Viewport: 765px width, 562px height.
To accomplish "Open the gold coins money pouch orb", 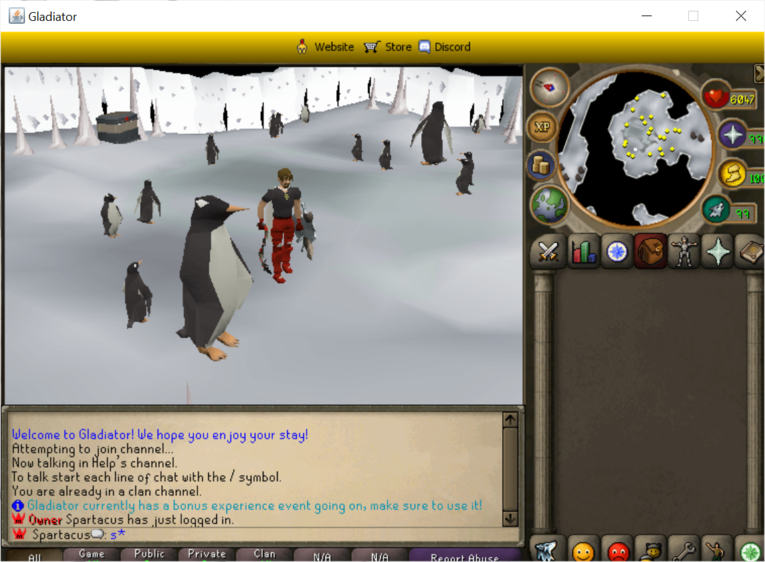I will pos(541,165).
